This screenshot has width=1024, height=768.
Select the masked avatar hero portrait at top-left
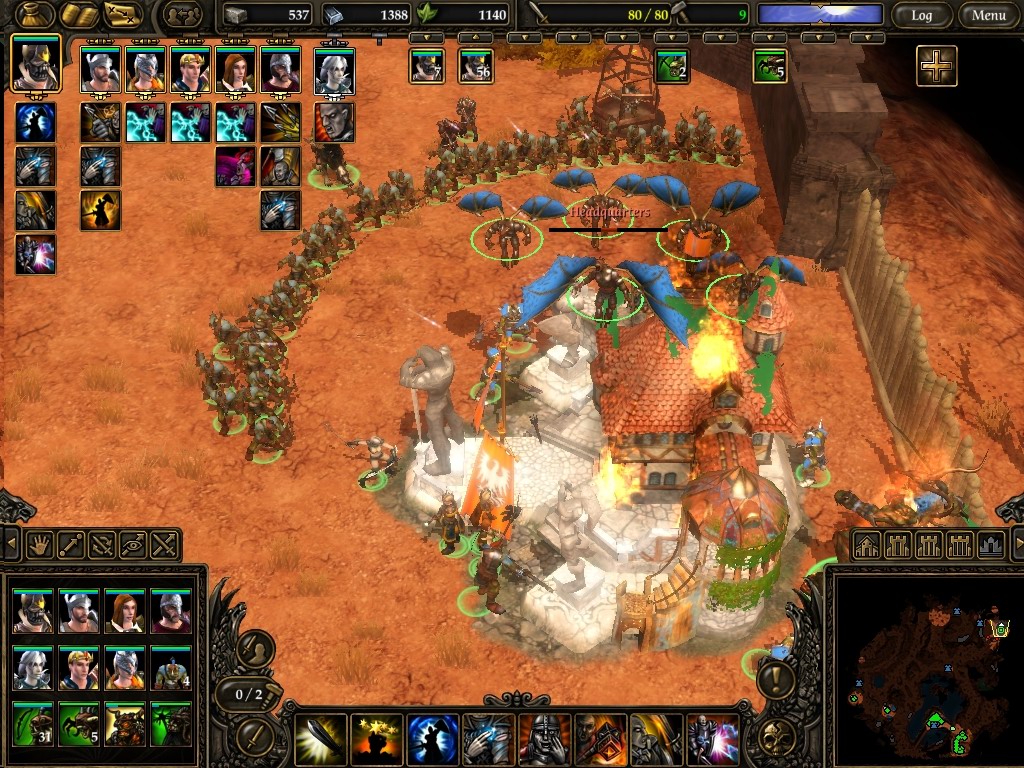(x=36, y=66)
